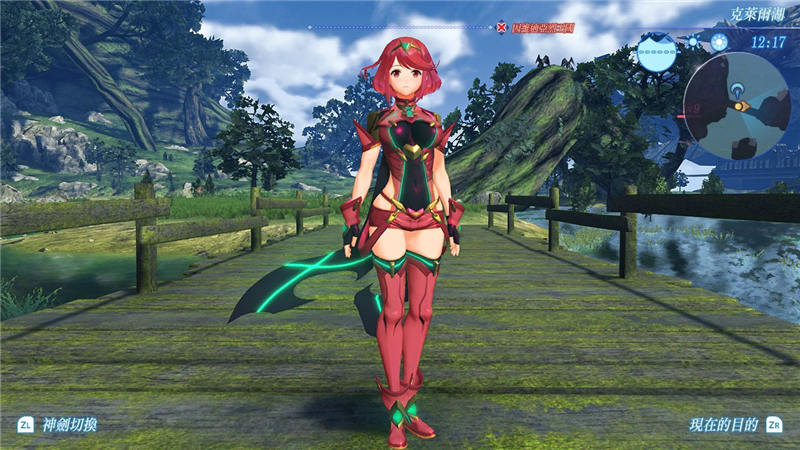Show 現在的目的 current objective

[x=723, y=424]
